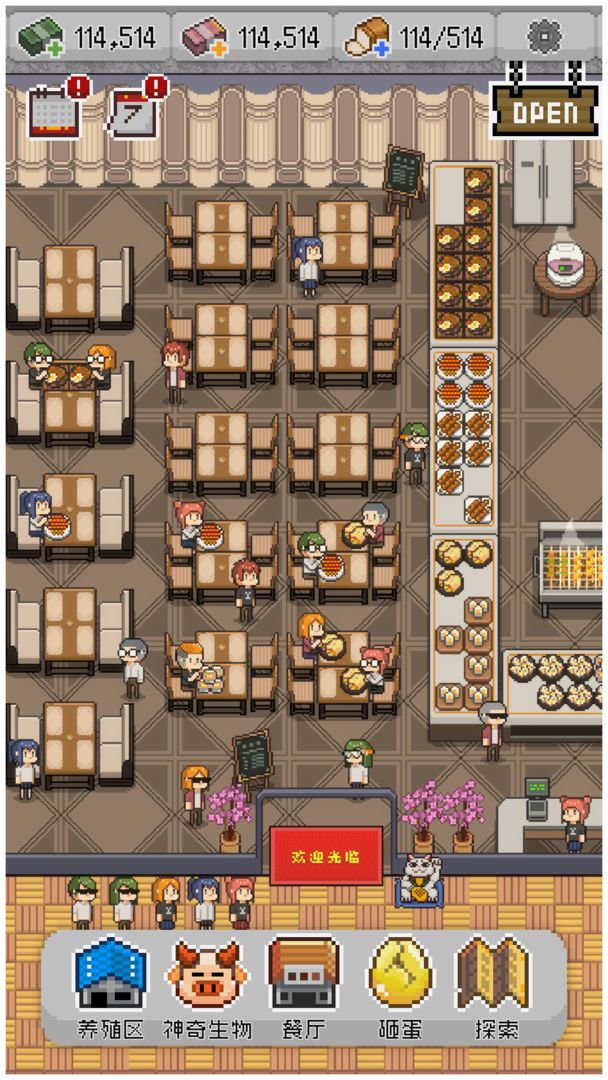Open the calendar with red alert
The width and height of the screenshot is (608, 1080).
(52, 111)
